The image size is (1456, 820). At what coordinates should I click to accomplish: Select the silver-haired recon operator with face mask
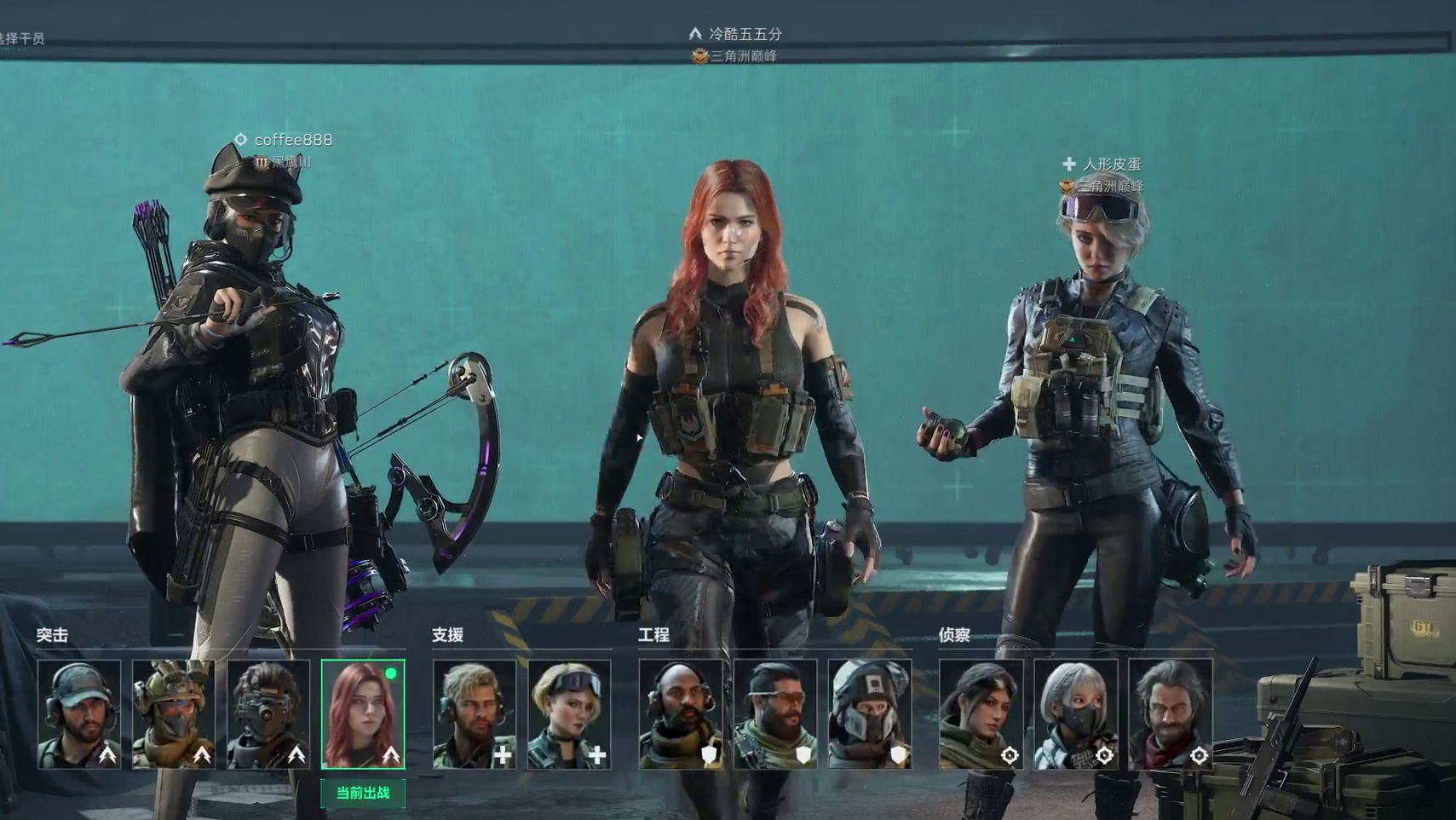1076,714
